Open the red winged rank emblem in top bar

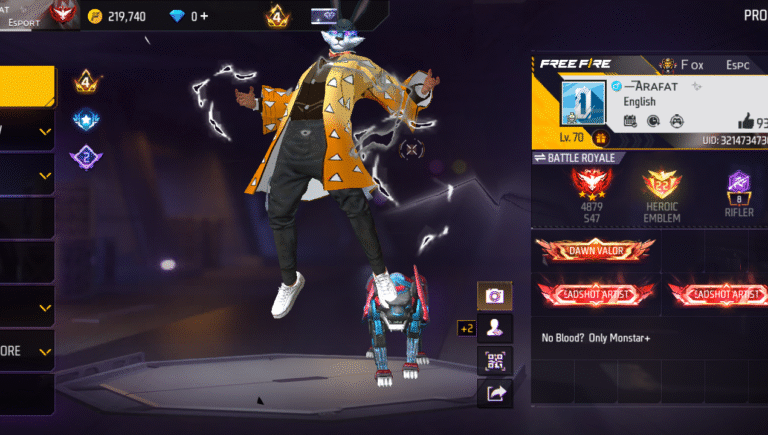(63, 14)
